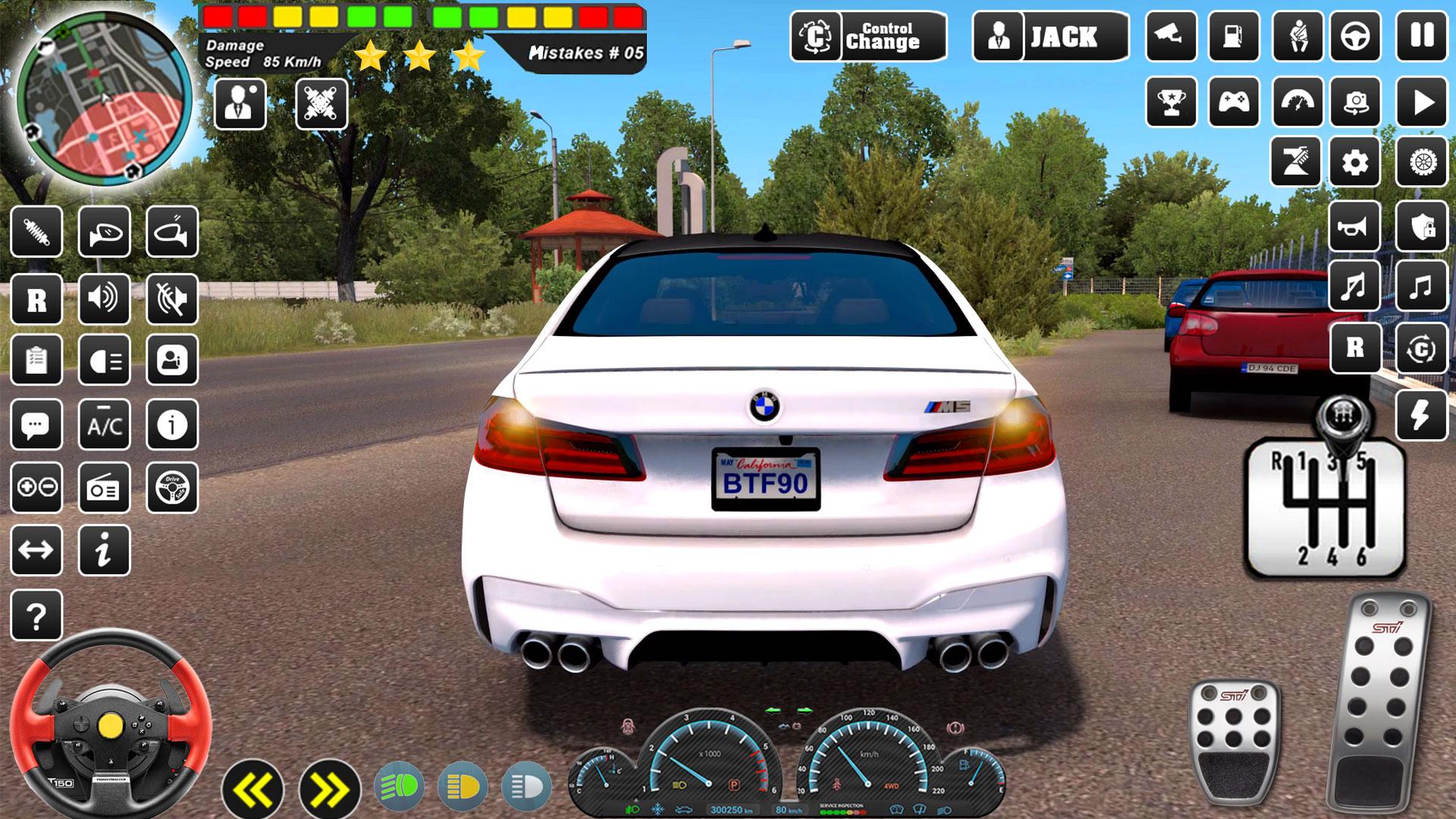Image resolution: width=1456 pixels, height=819 pixels.
Task: Click the Control Change button
Action: click(x=868, y=36)
